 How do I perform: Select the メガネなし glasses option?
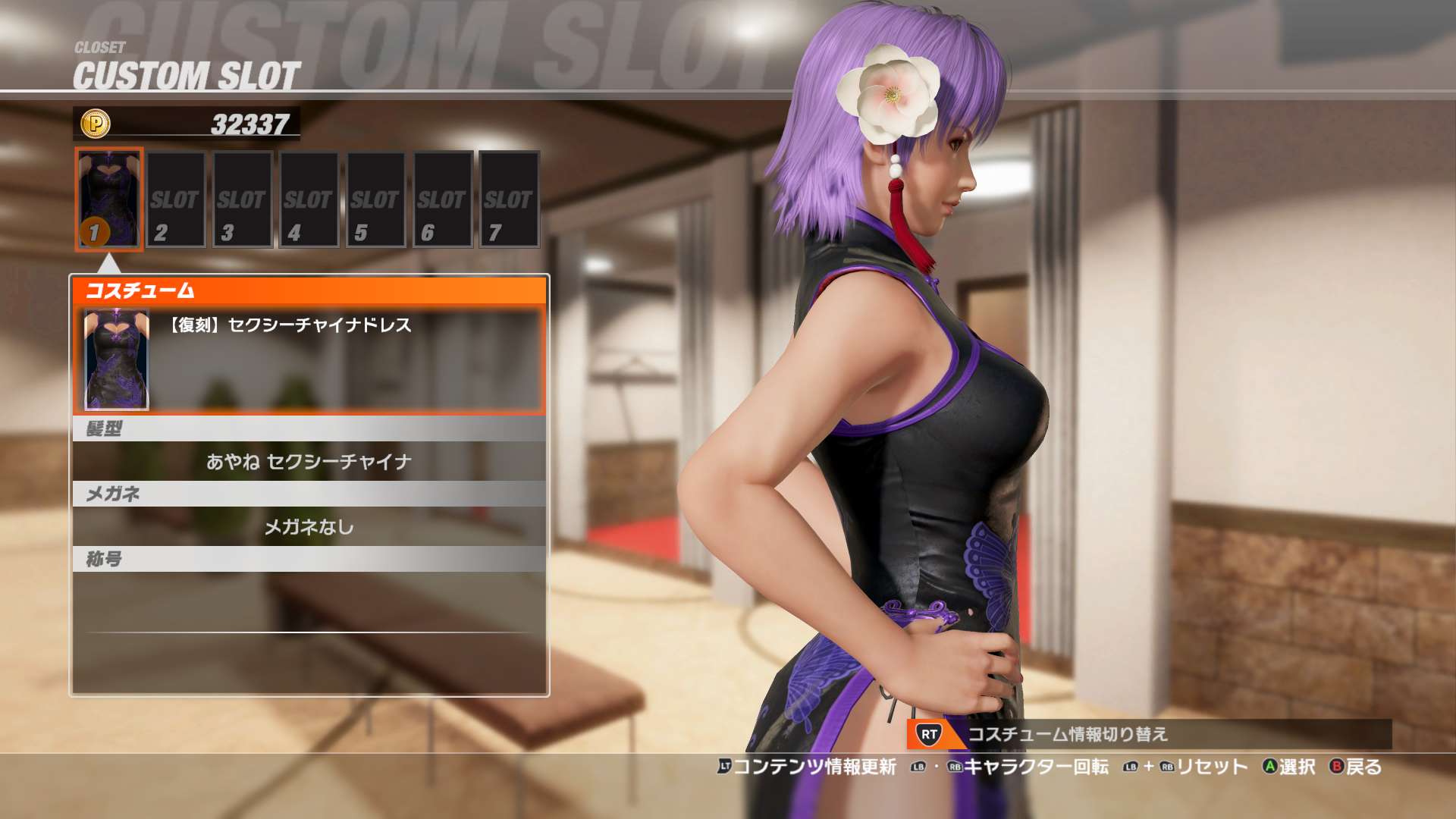(x=309, y=527)
